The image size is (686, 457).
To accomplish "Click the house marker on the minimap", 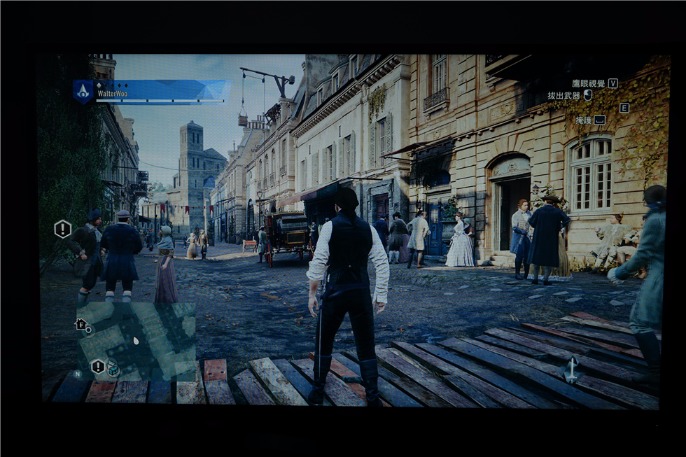I will point(81,324).
